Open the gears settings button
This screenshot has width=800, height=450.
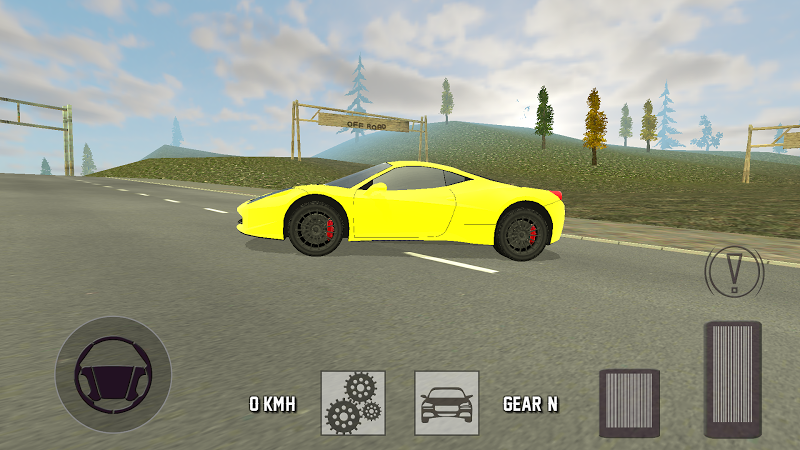coord(353,403)
